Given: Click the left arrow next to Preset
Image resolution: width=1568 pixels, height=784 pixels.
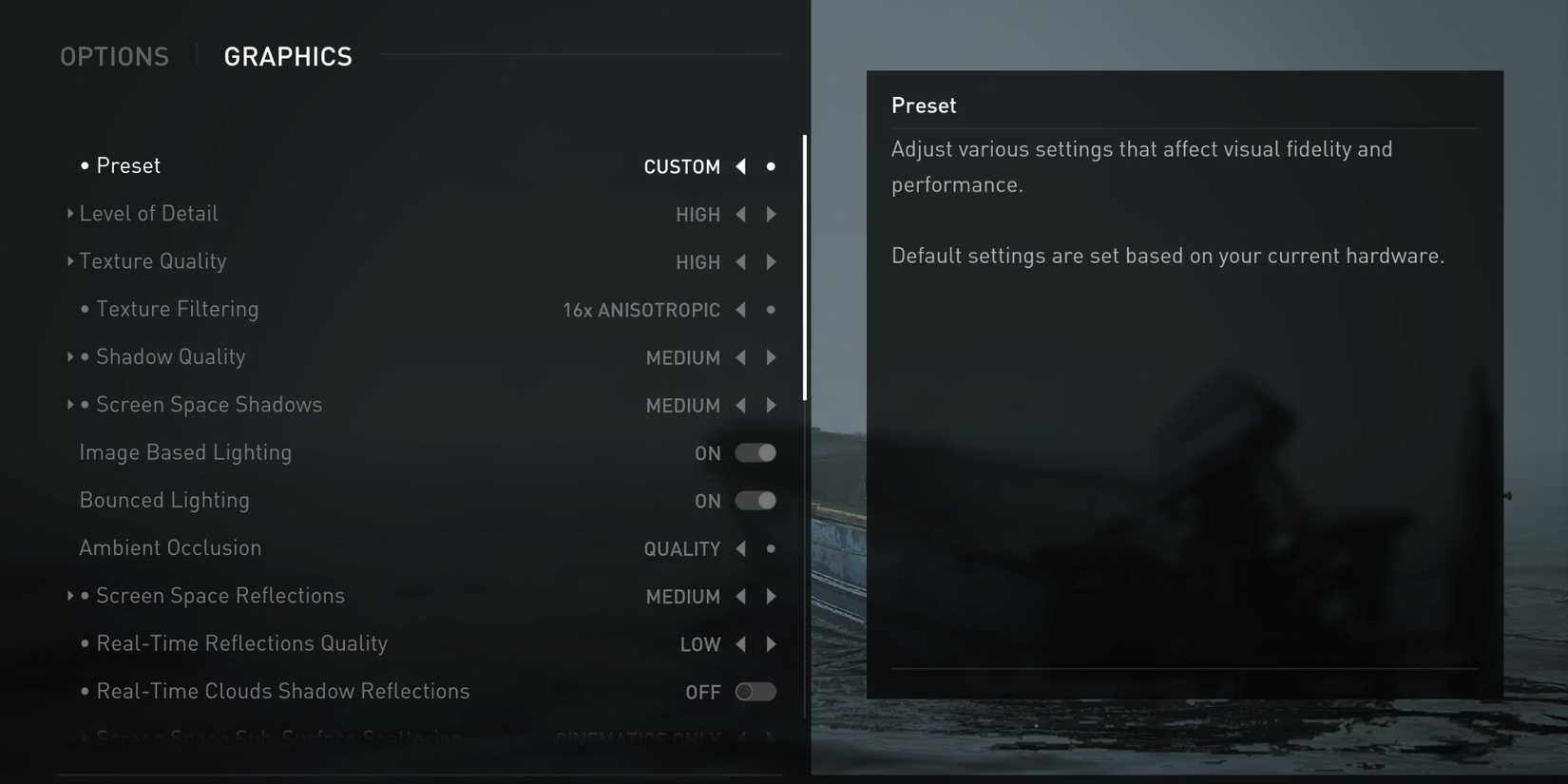Looking at the screenshot, I should [740, 166].
